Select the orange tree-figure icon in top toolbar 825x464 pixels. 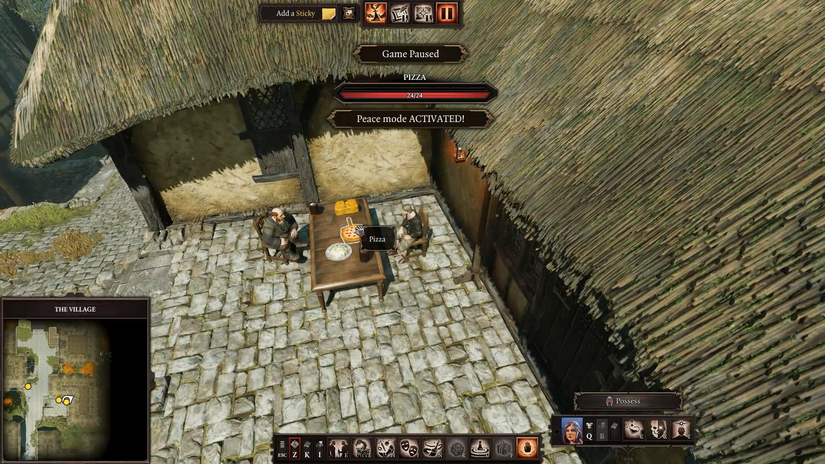[x=376, y=13]
